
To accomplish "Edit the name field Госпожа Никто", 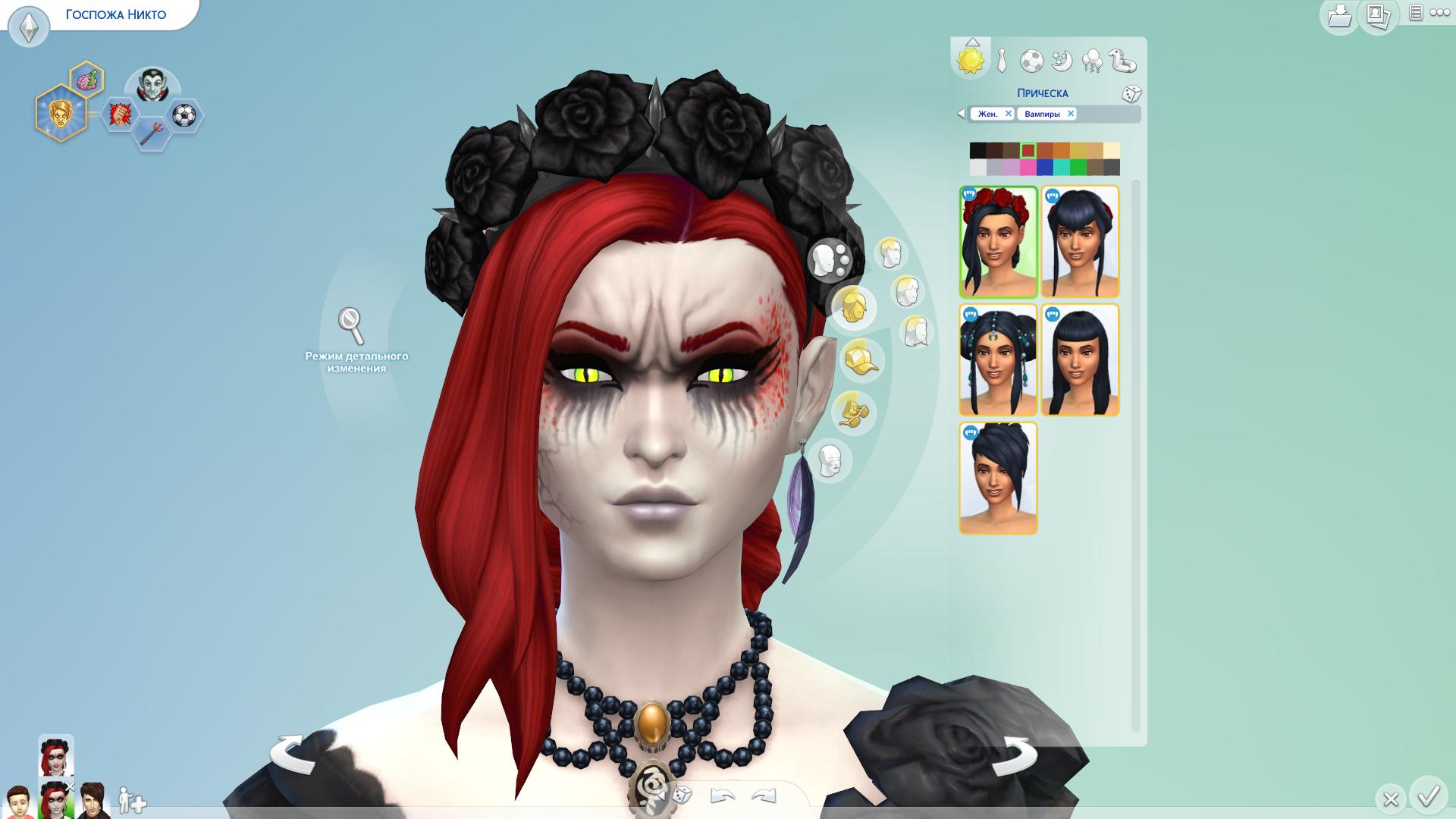I will coord(115,14).
